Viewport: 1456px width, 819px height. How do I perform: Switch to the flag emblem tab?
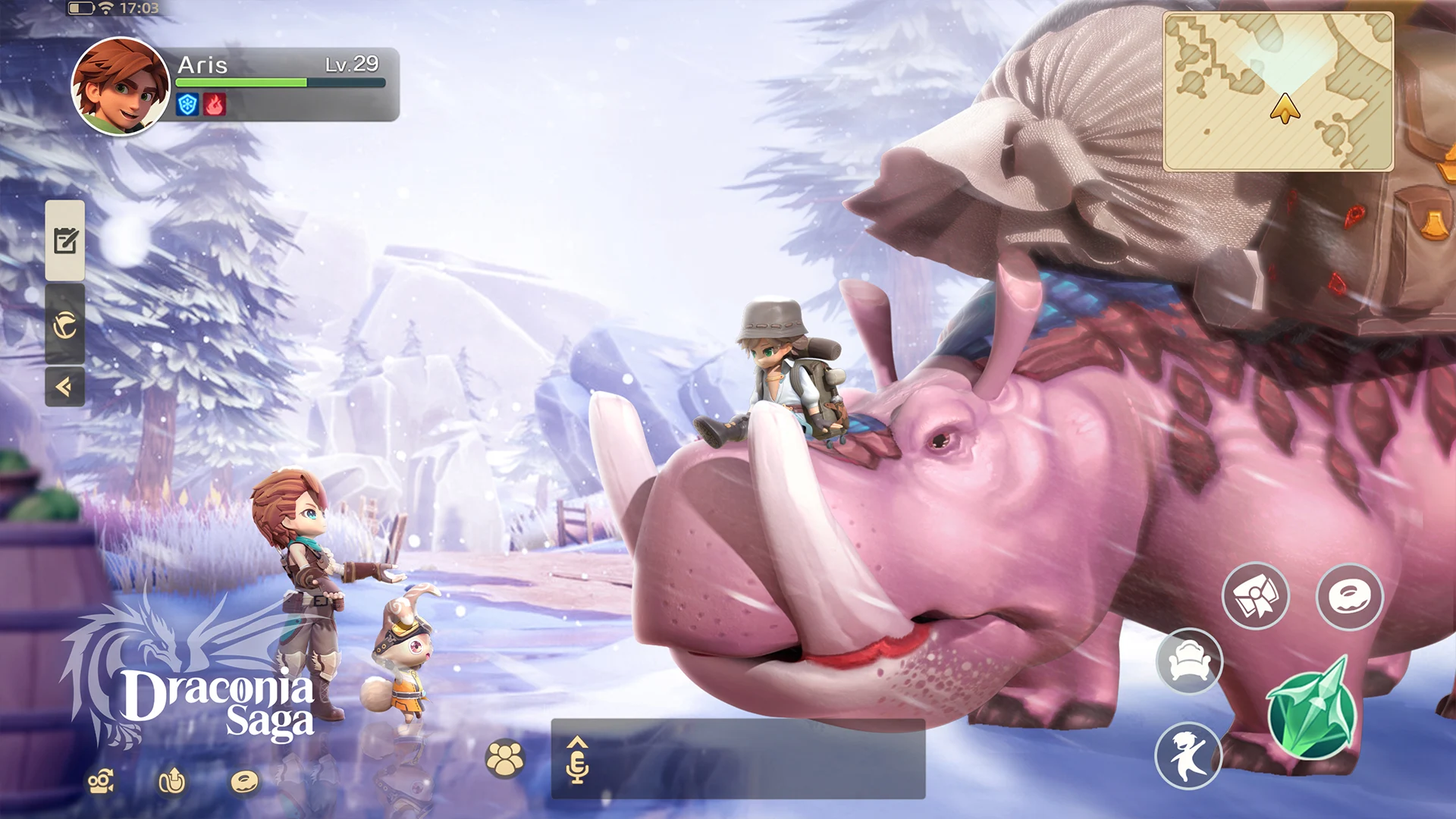click(65, 325)
